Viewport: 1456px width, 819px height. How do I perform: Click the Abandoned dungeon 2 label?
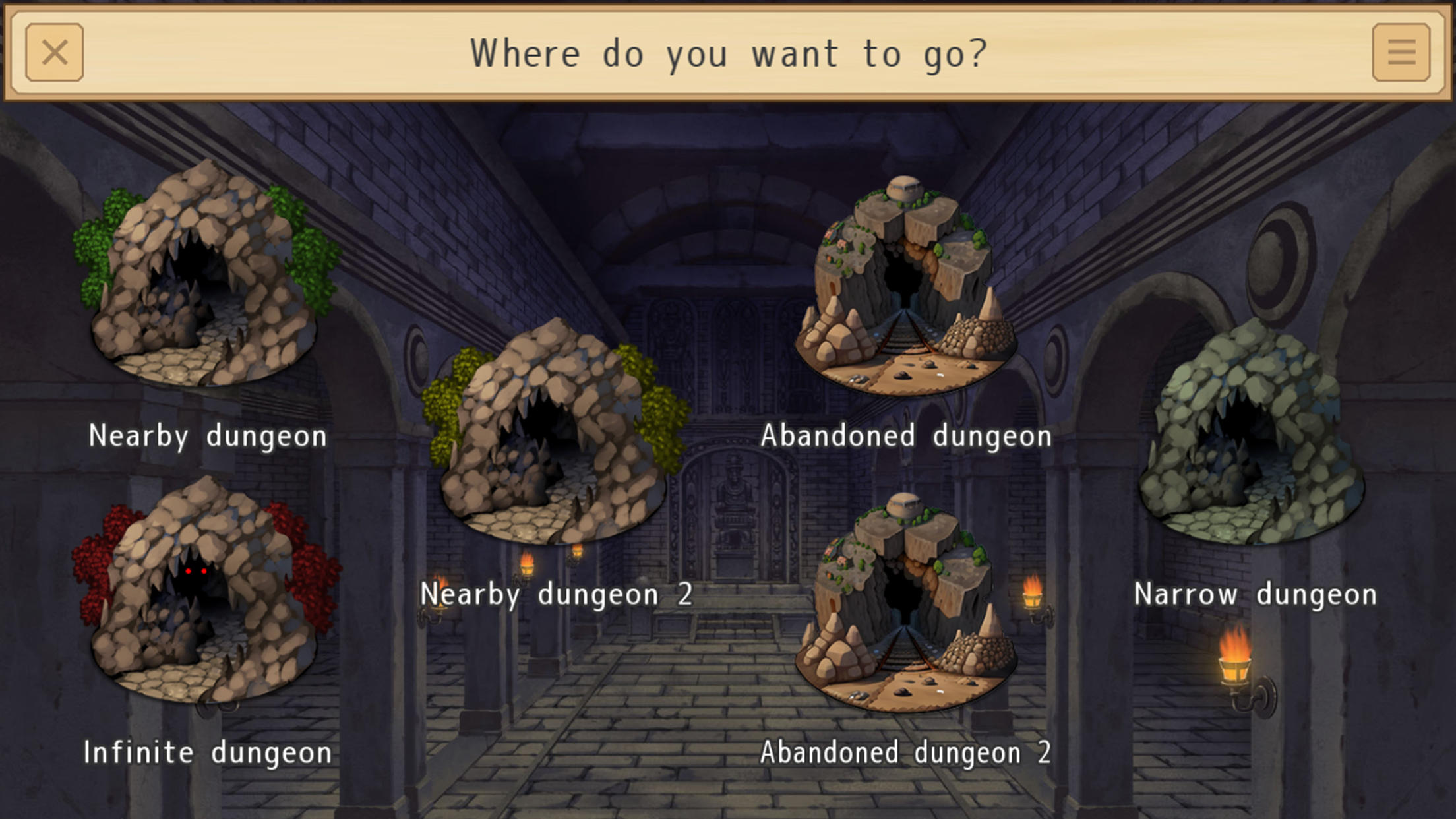(x=907, y=751)
